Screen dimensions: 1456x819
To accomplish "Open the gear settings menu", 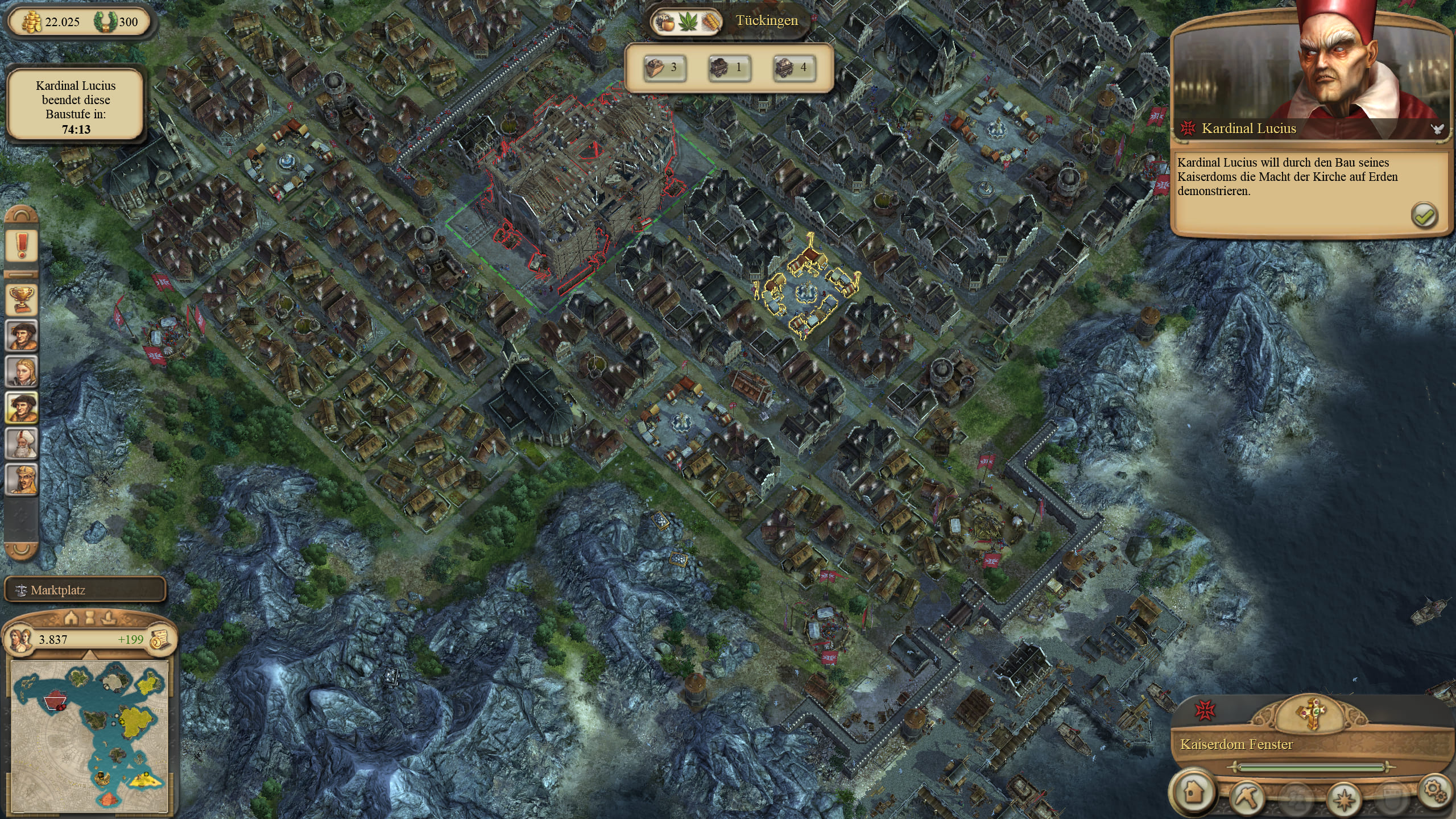I will point(1434,791).
